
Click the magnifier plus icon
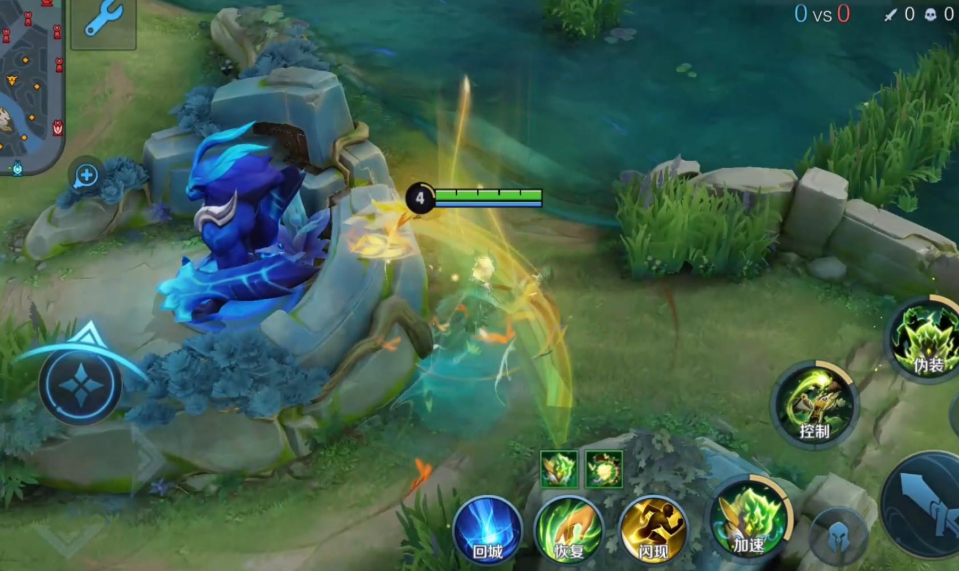click(86, 176)
